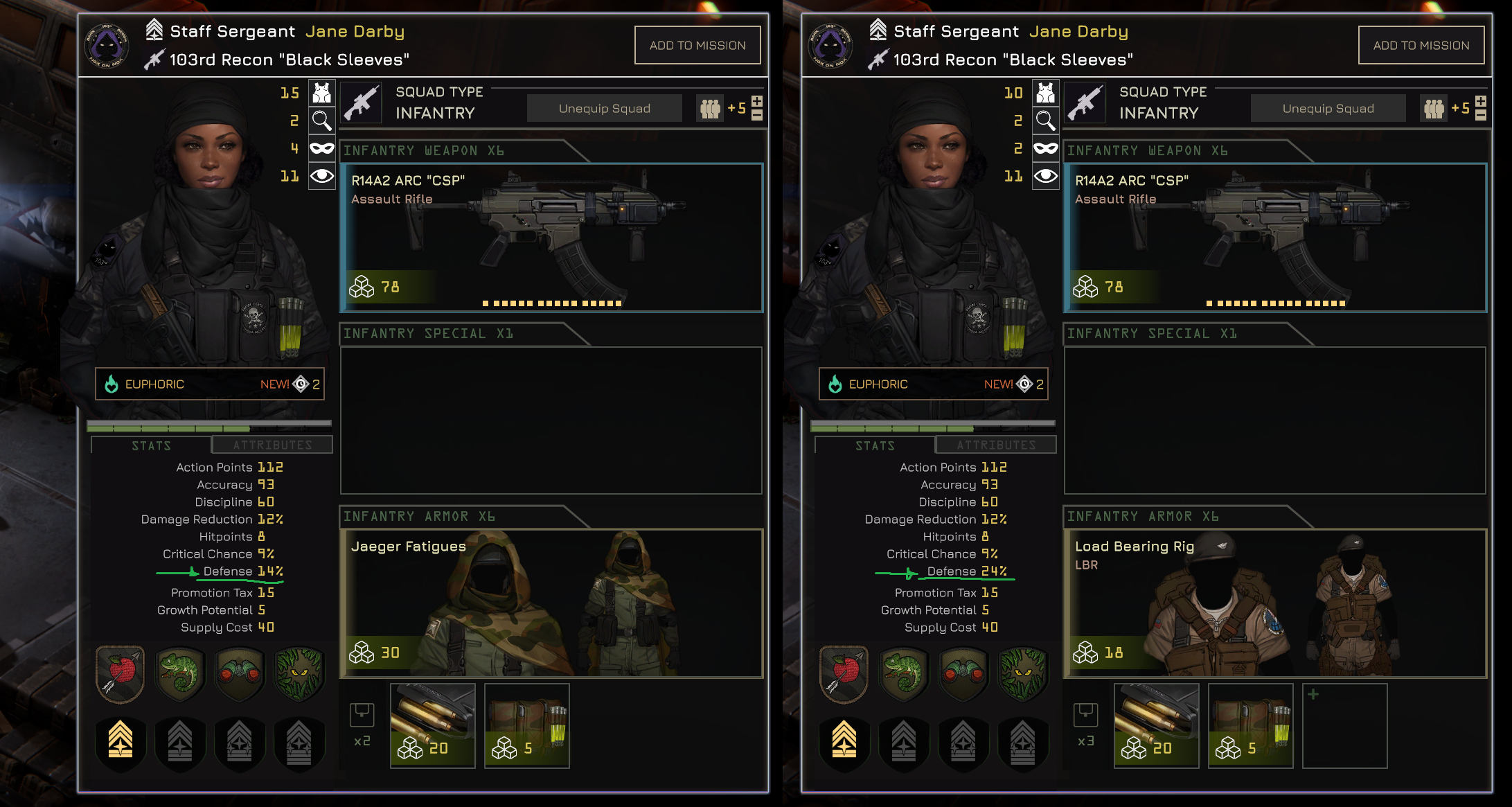Add to mission in the Load Bearing Rig panel
1512x807 pixels.
(1421, 45)
